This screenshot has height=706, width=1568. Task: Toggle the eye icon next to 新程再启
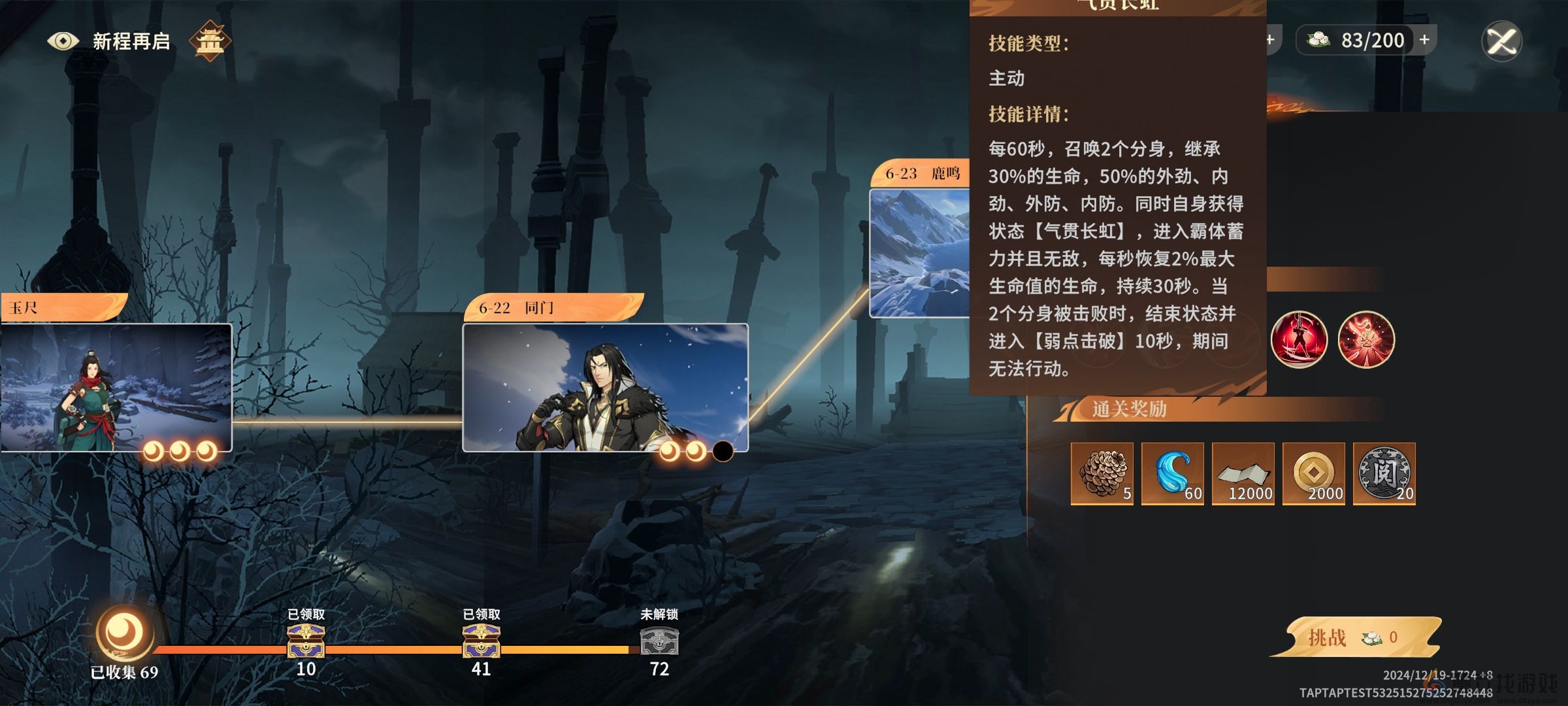[x=63, y=41]
